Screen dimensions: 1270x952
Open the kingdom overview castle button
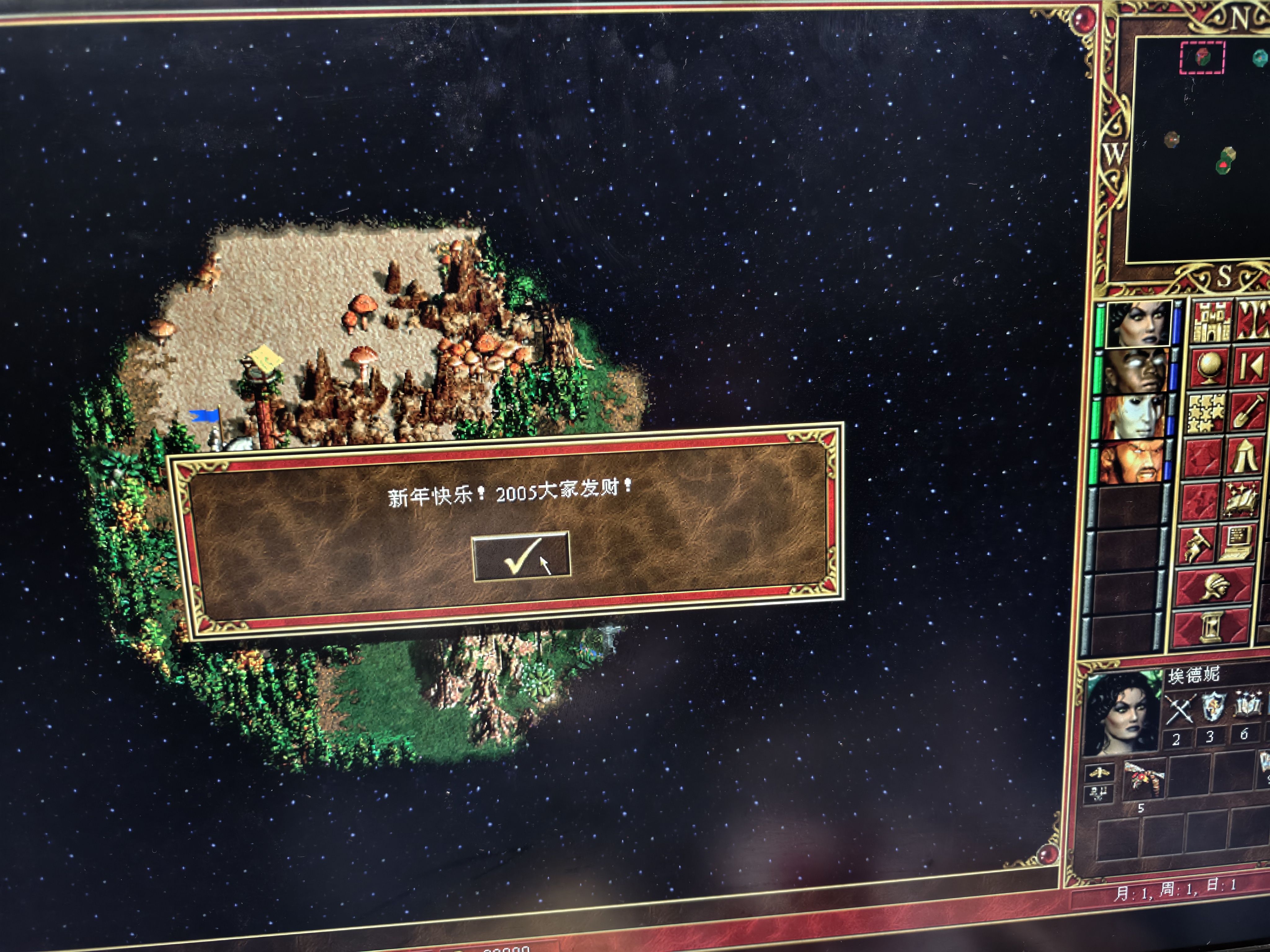pos(1211,322)
